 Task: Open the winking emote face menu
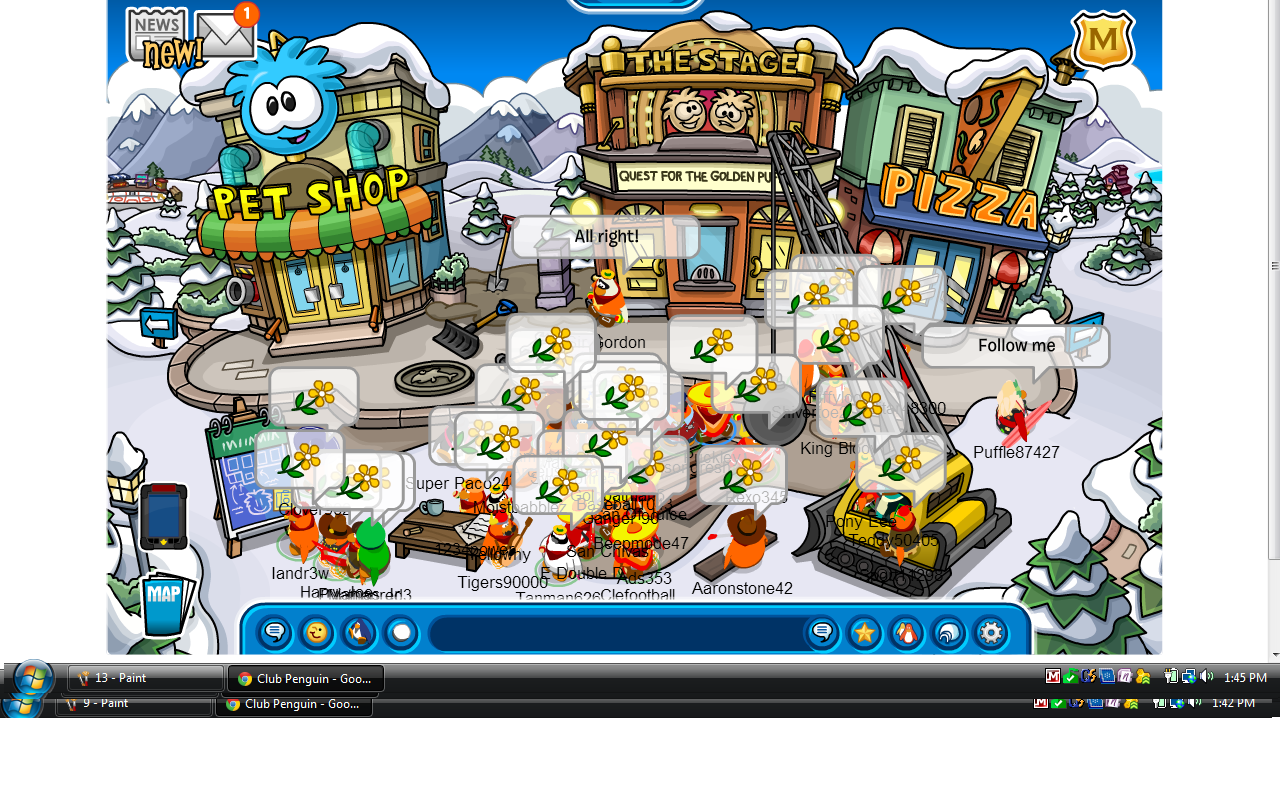pos(317,633)
